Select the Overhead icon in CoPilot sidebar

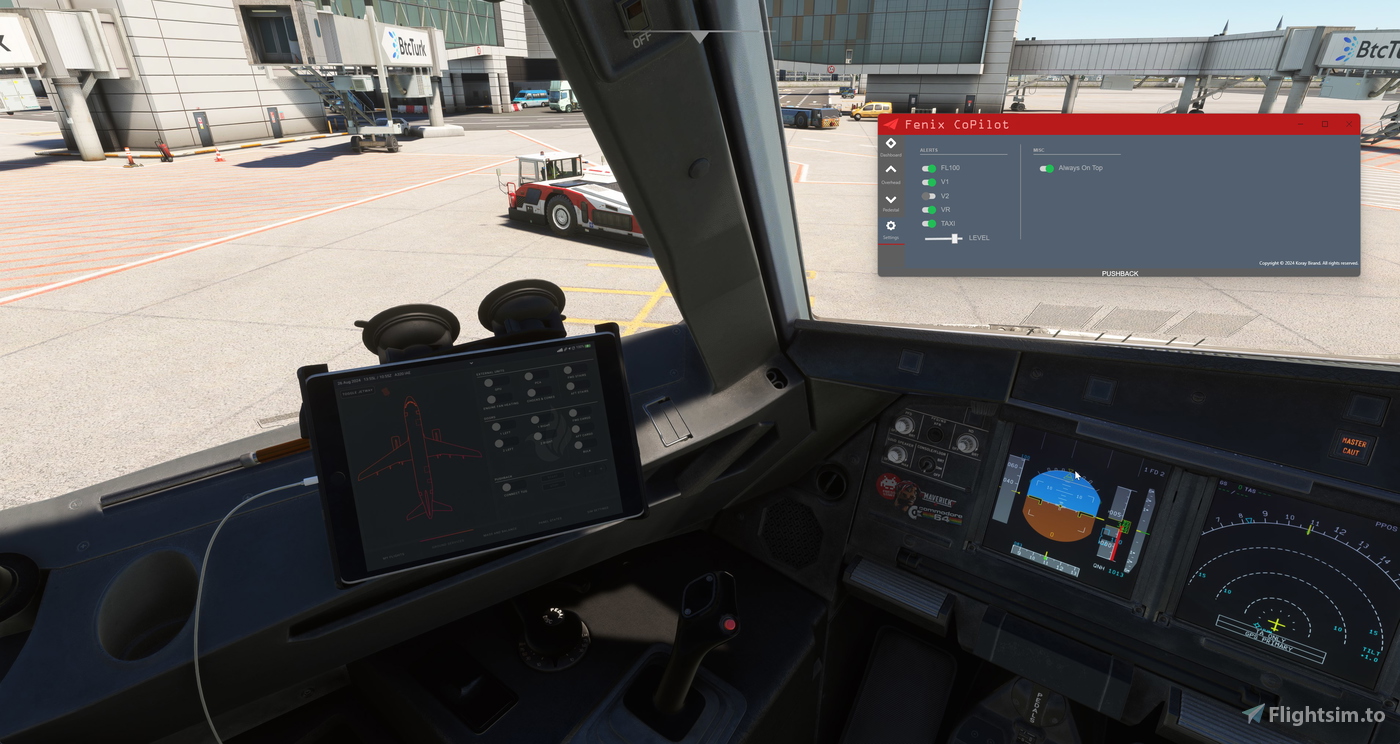click(x=890, y=169)
